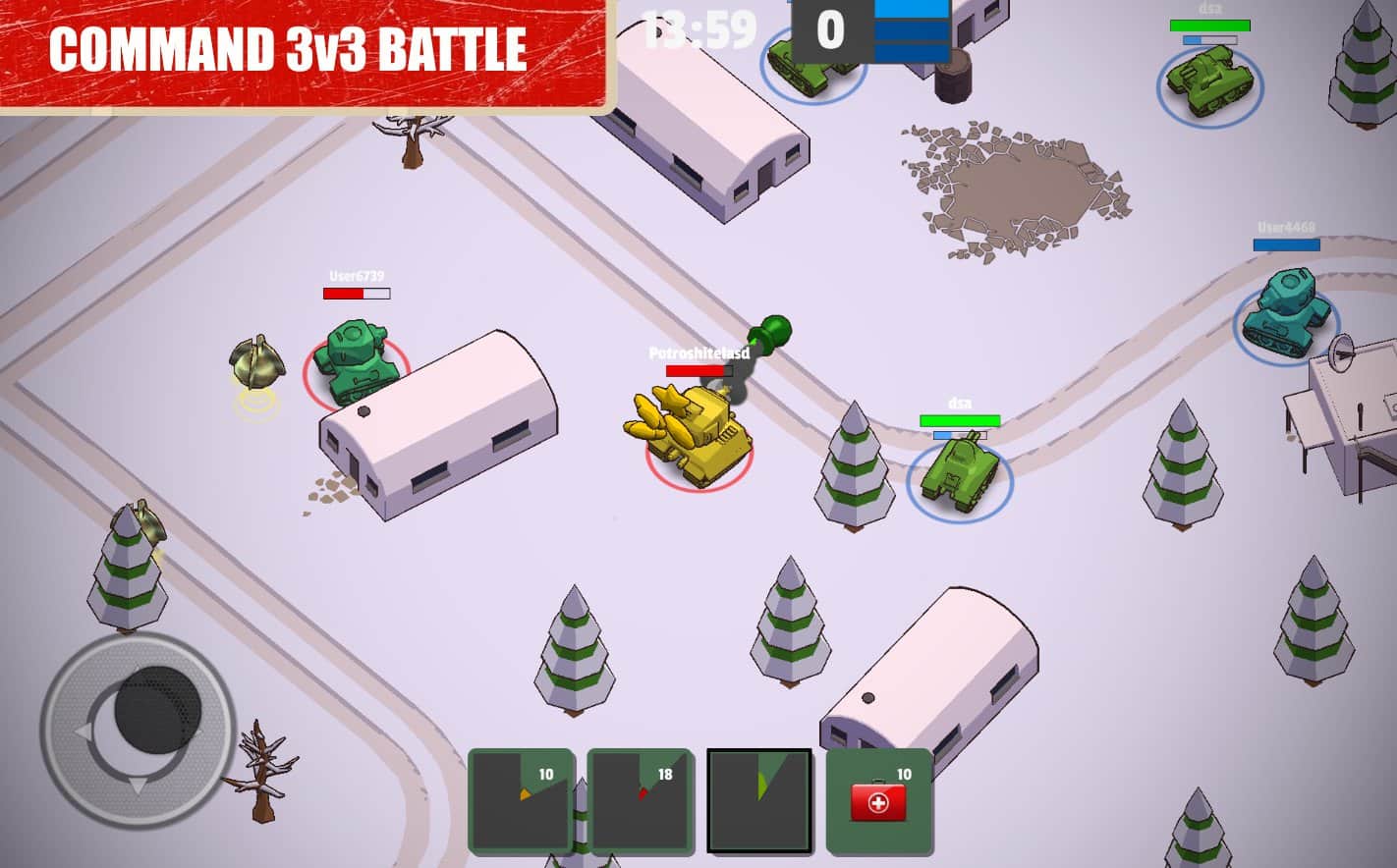The height and width of the screenshot is (868, 1397).
Task: Use the red medkit item slot
Action: coord(878,800)
